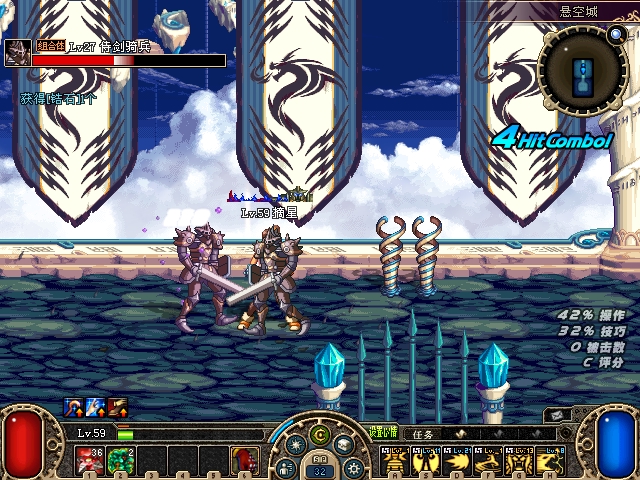640x480 pixels.
Task: Activate the skill on hotkey H
Action: point(550,460)
